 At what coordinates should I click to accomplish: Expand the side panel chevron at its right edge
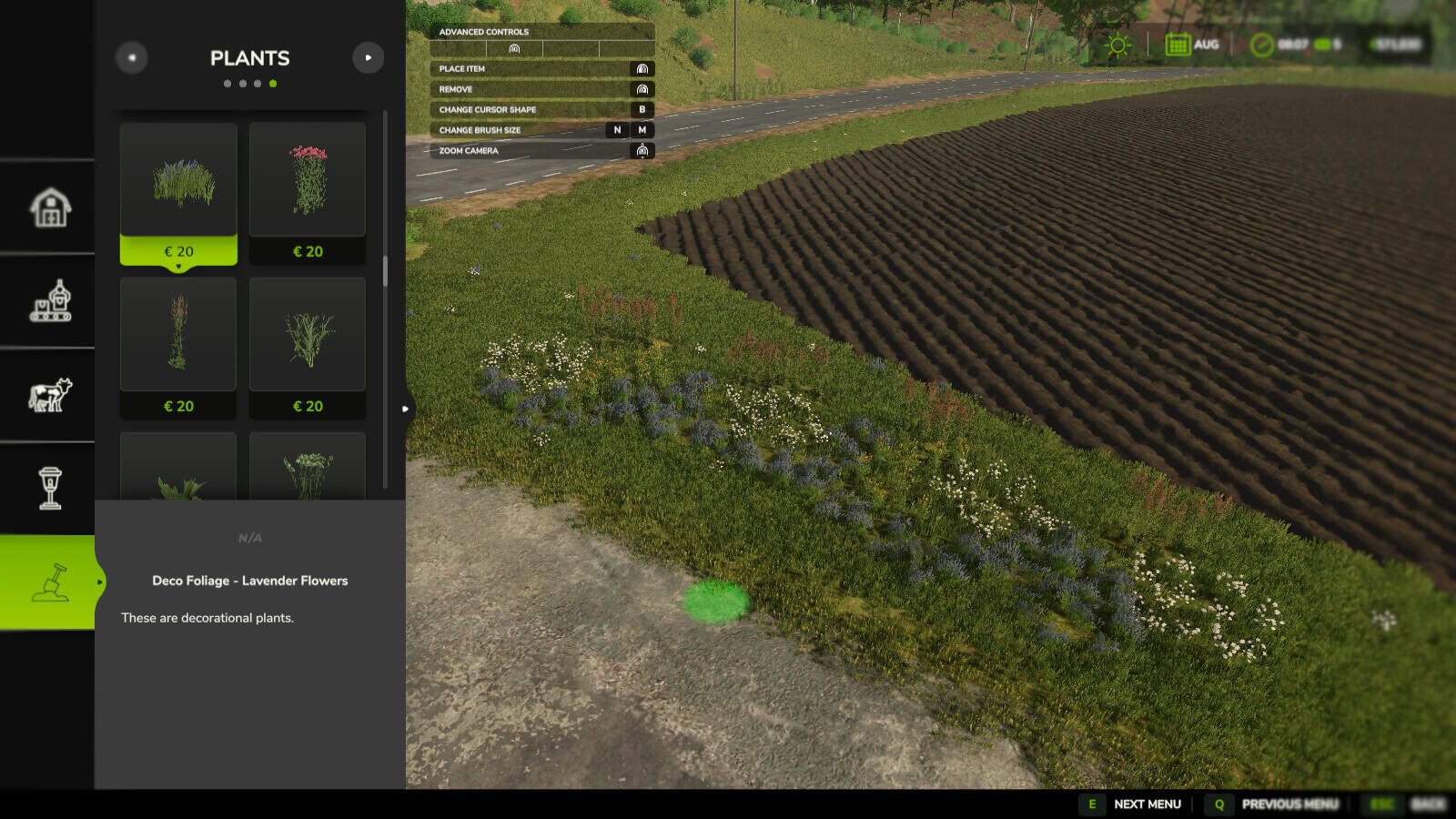pyautogui.click(x=404, y=409)
